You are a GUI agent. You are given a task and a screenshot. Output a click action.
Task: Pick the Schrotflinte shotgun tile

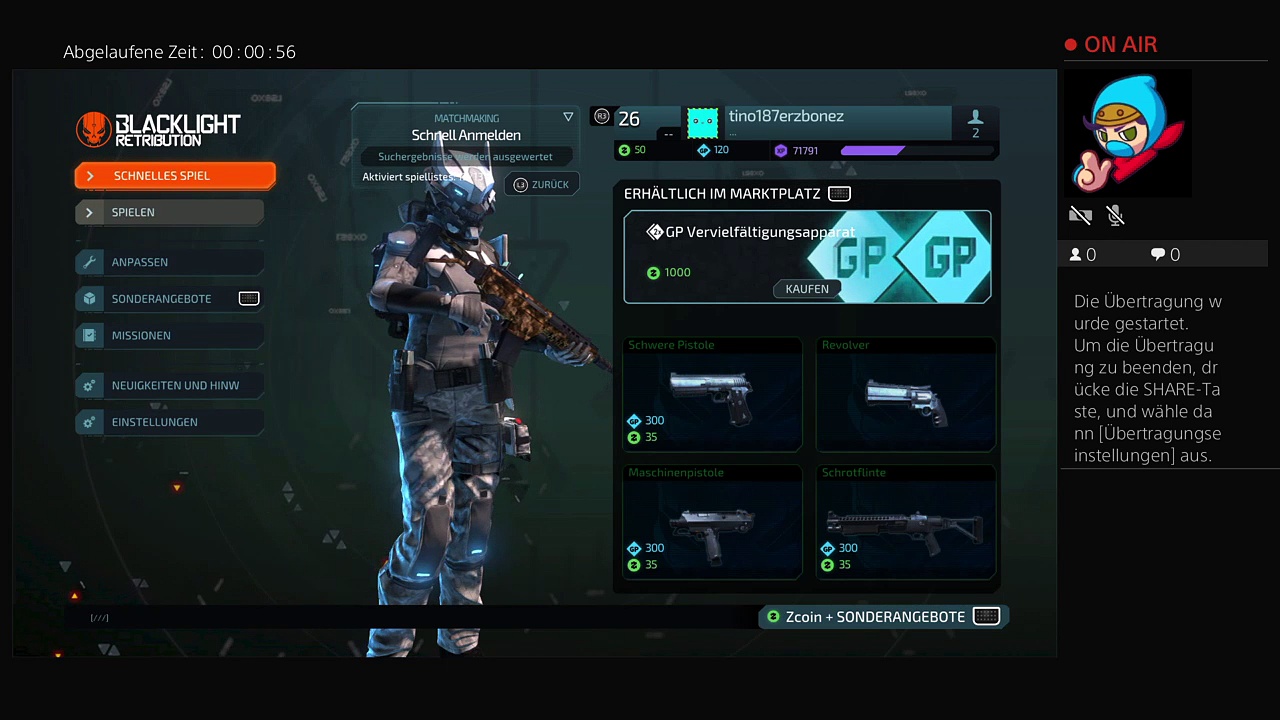tap(905, 522)
